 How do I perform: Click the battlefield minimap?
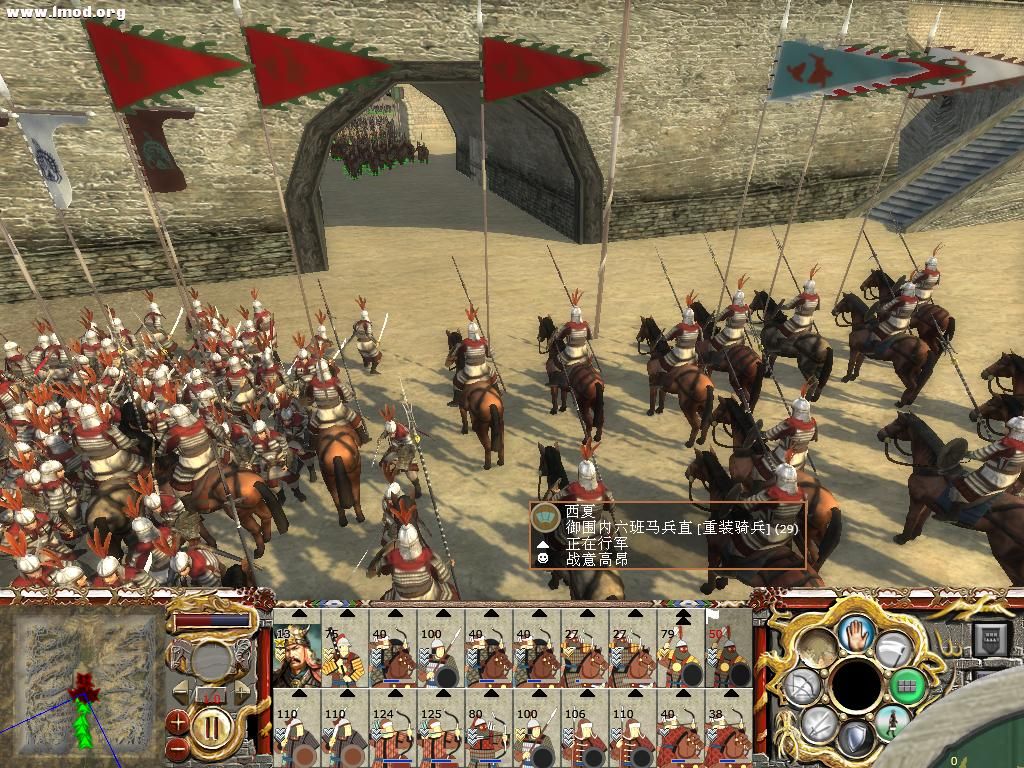85,683
